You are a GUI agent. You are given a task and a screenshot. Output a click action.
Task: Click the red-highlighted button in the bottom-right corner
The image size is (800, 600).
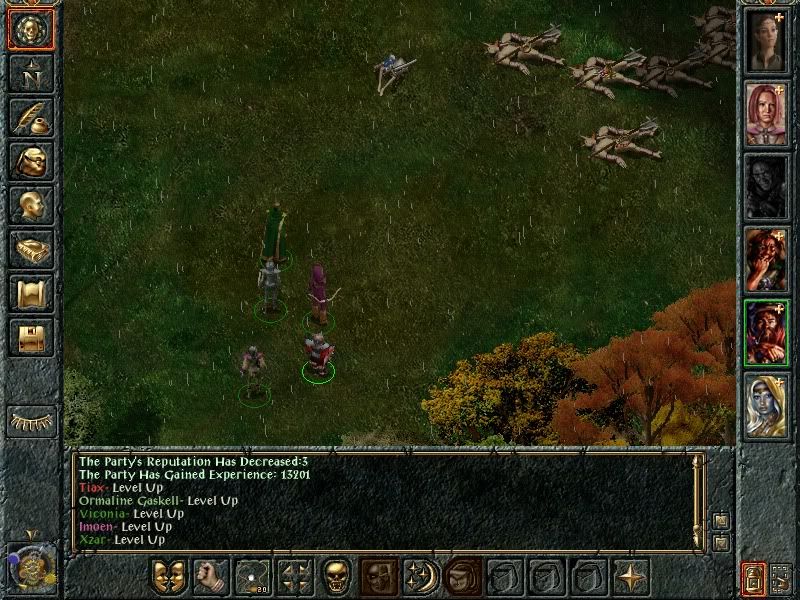[x=755, y=578]
